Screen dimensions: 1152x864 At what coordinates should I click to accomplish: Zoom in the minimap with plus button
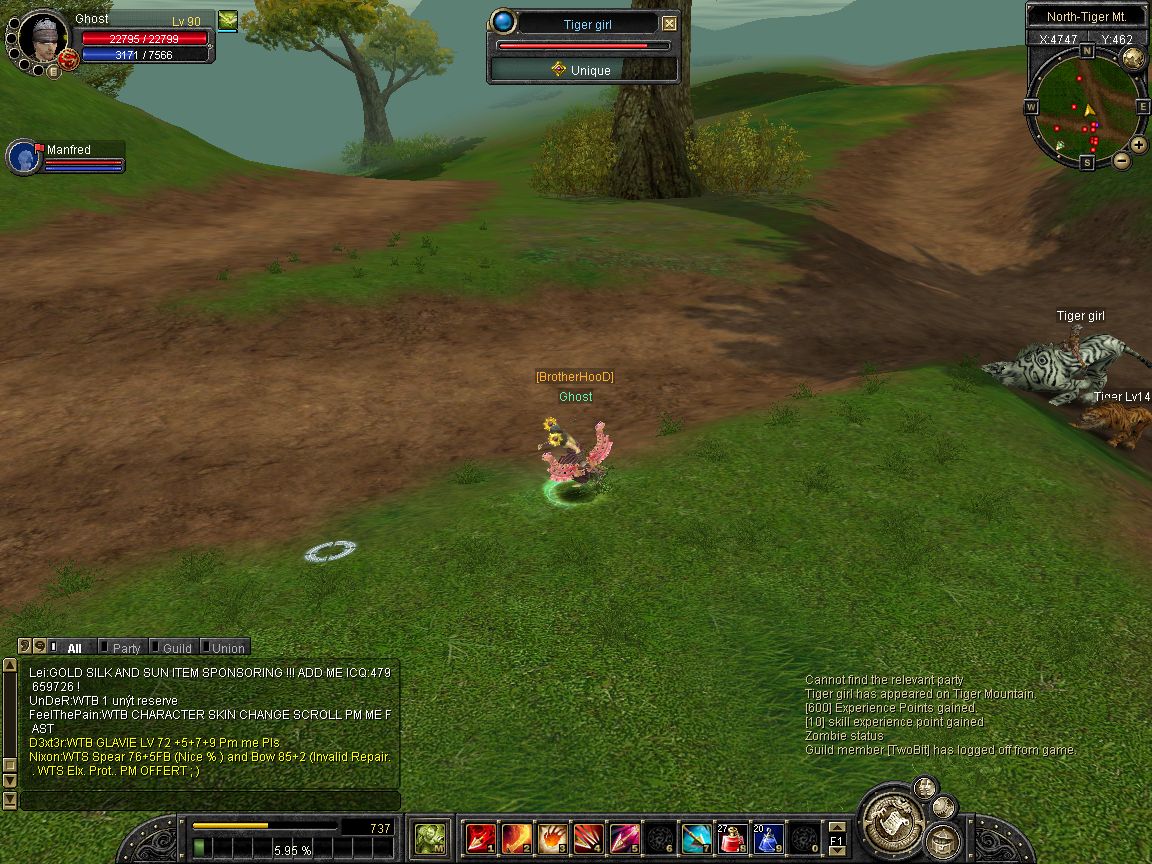(x=1139, y=144)
